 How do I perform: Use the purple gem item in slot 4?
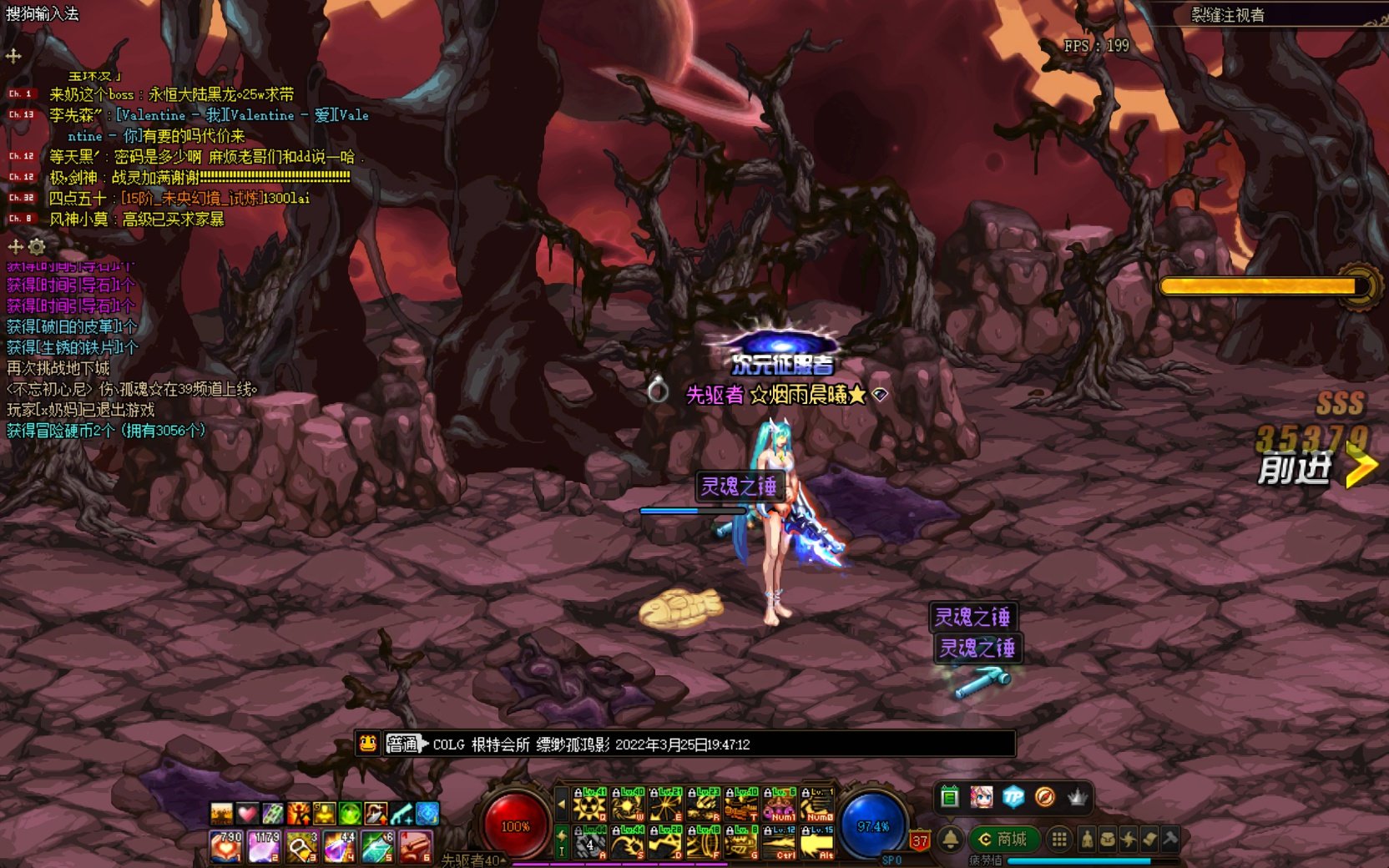pos(340,846)
